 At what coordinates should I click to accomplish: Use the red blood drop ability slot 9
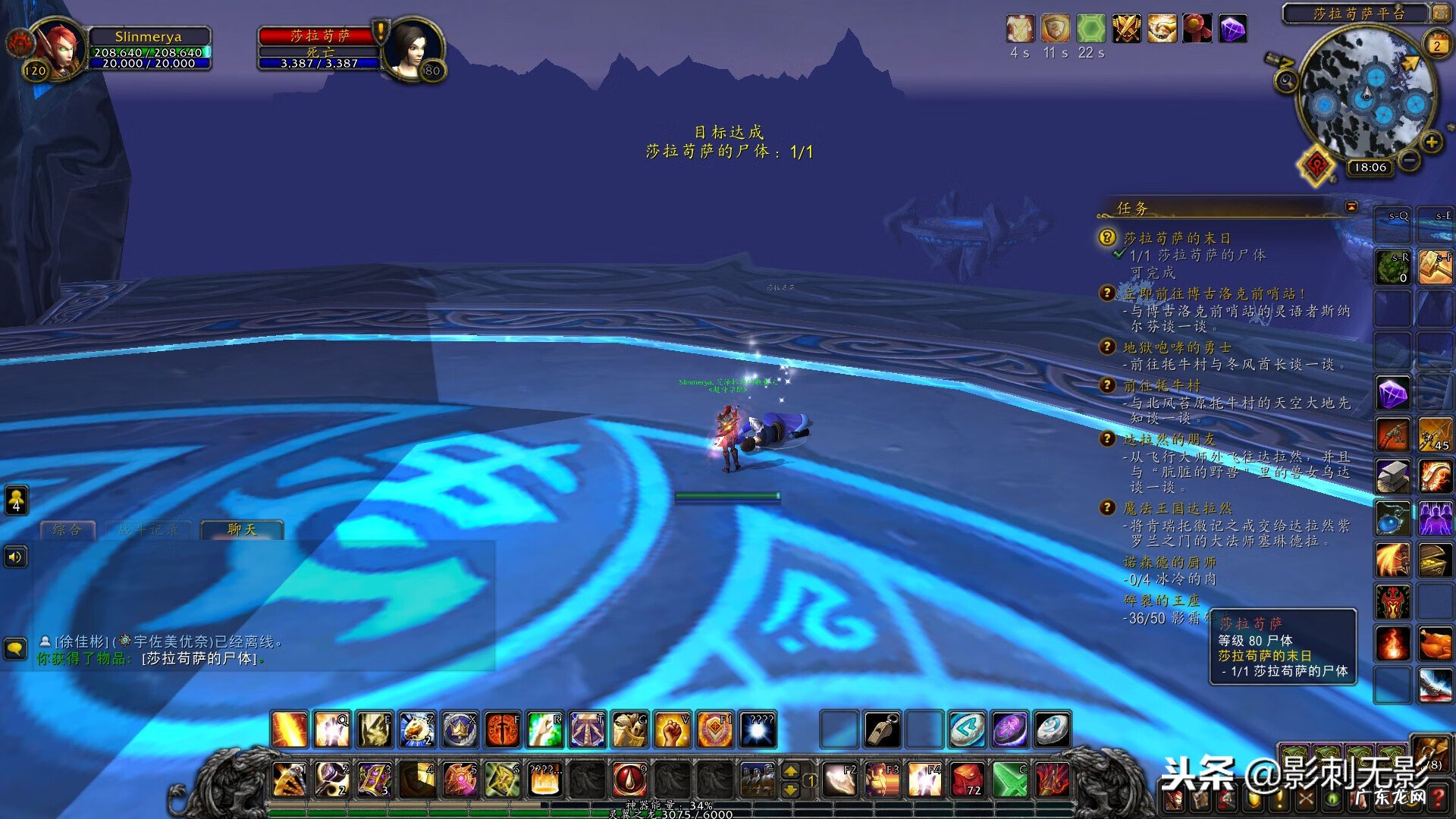[629, 780]
